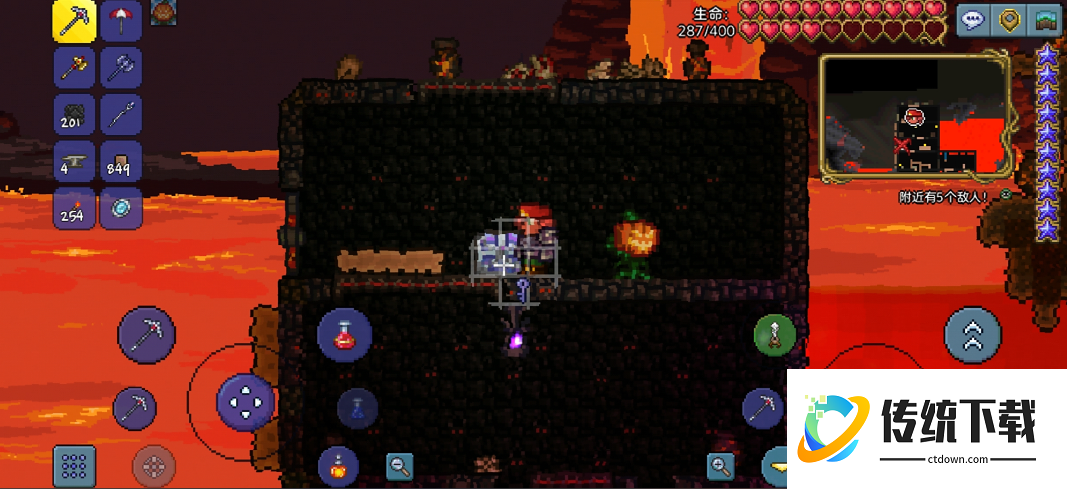
Task: Select the golden hammer hotbar slot
Action: point(75,68)
